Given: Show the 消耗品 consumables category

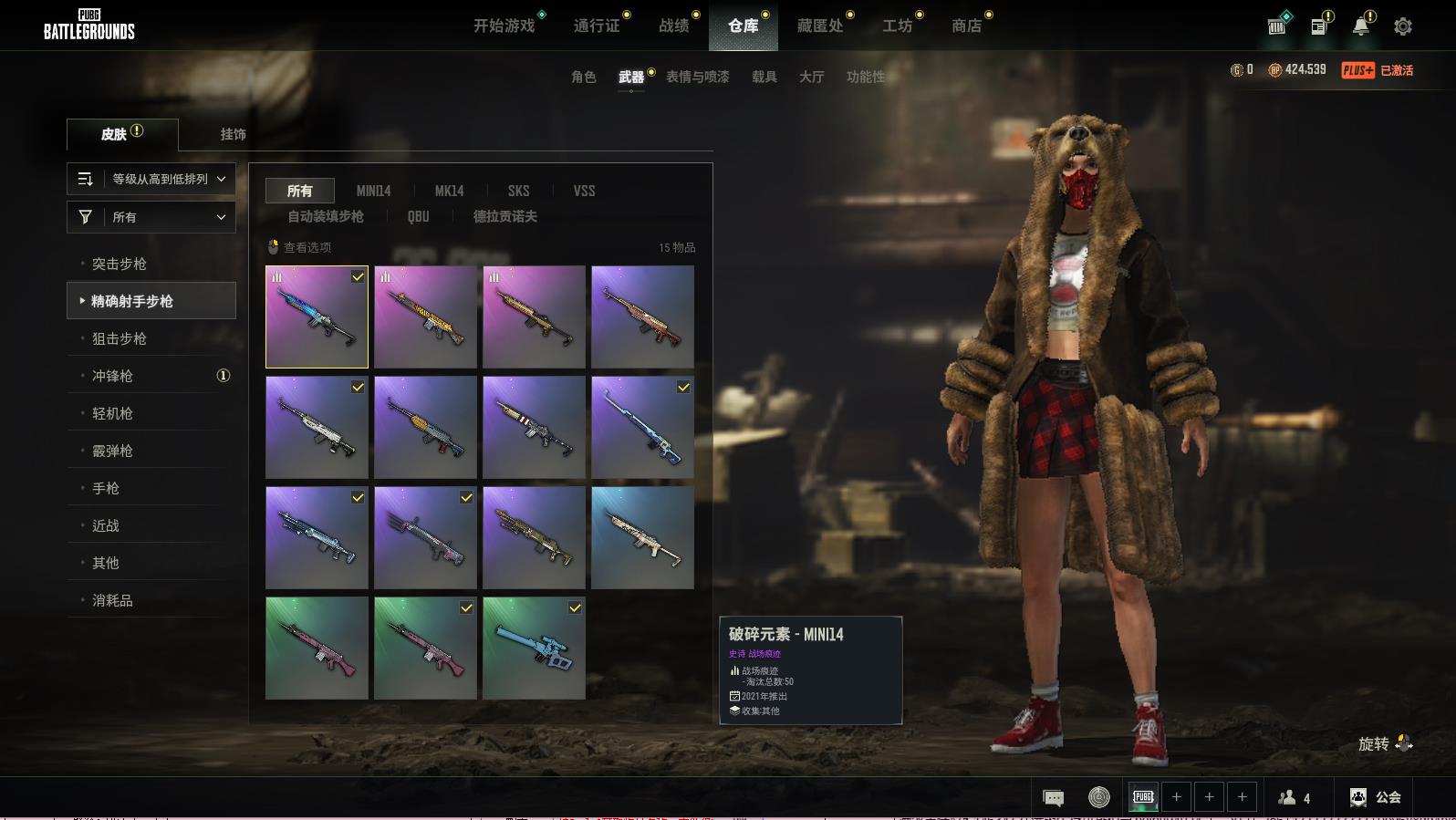Looking at the screenshot, I should pos(112,600).
